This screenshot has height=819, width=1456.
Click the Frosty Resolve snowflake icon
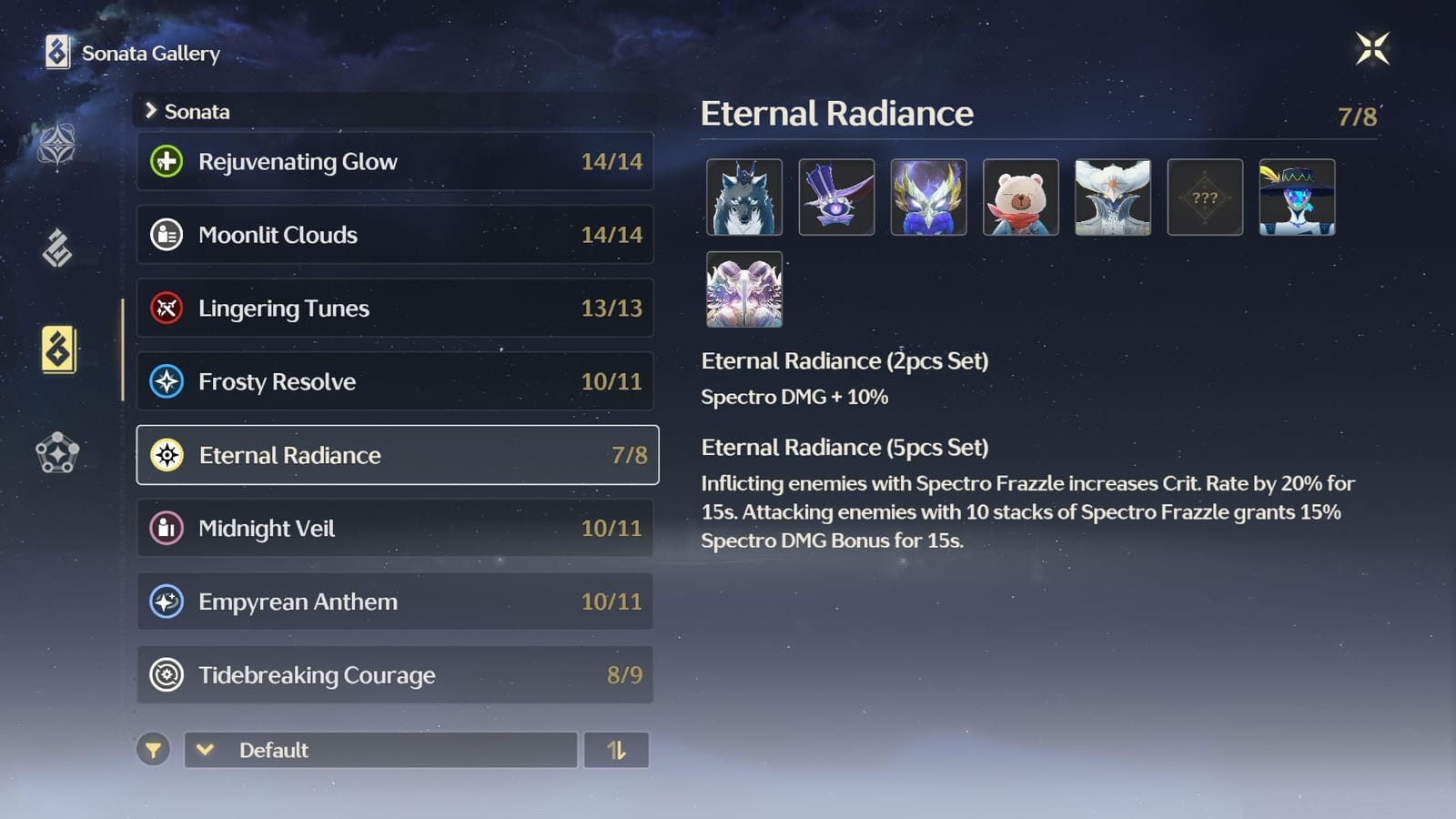point(168,381)
